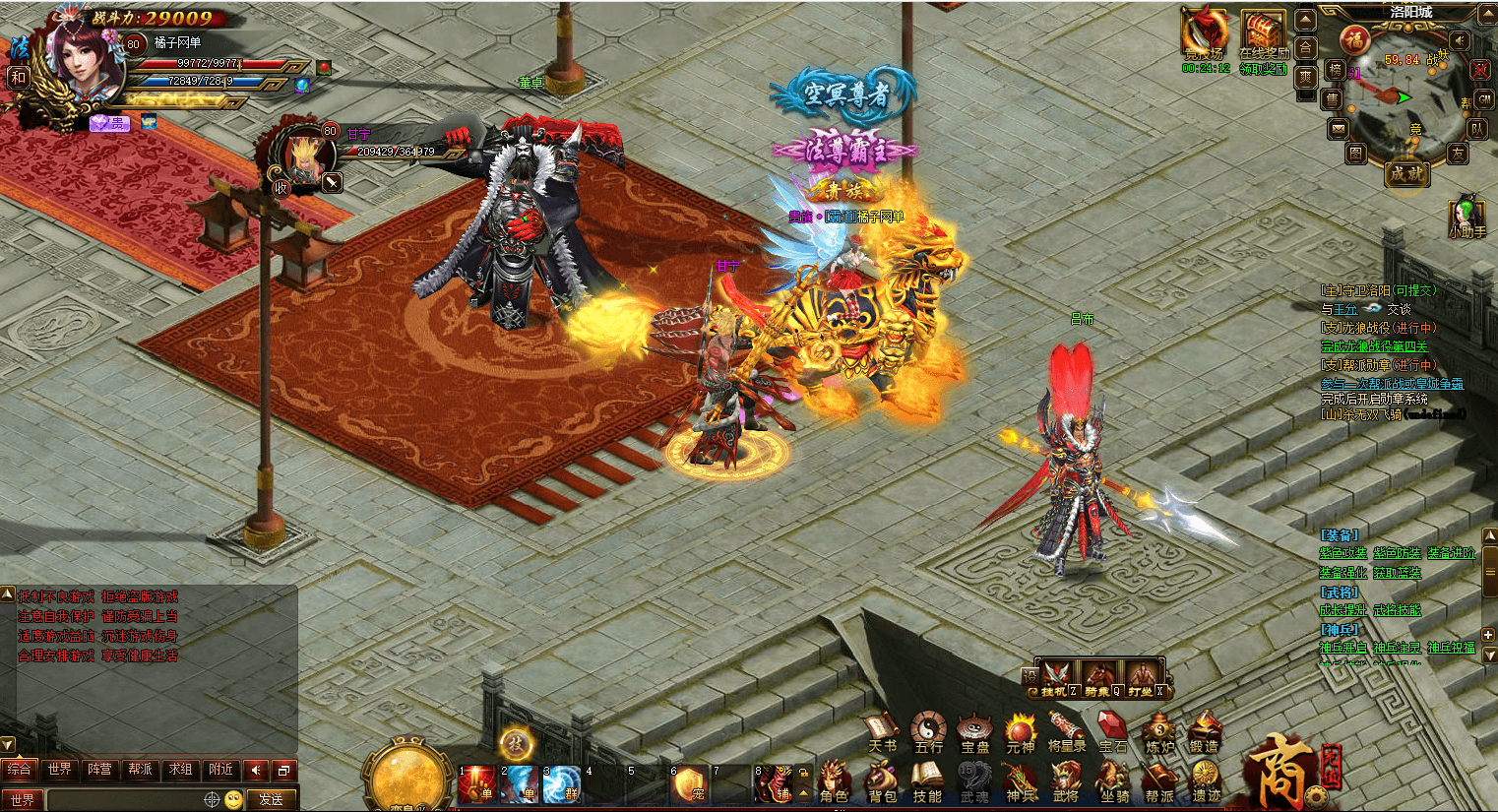Open the mail envelope button
The image size is (1498, 812).
point(1338,129)
